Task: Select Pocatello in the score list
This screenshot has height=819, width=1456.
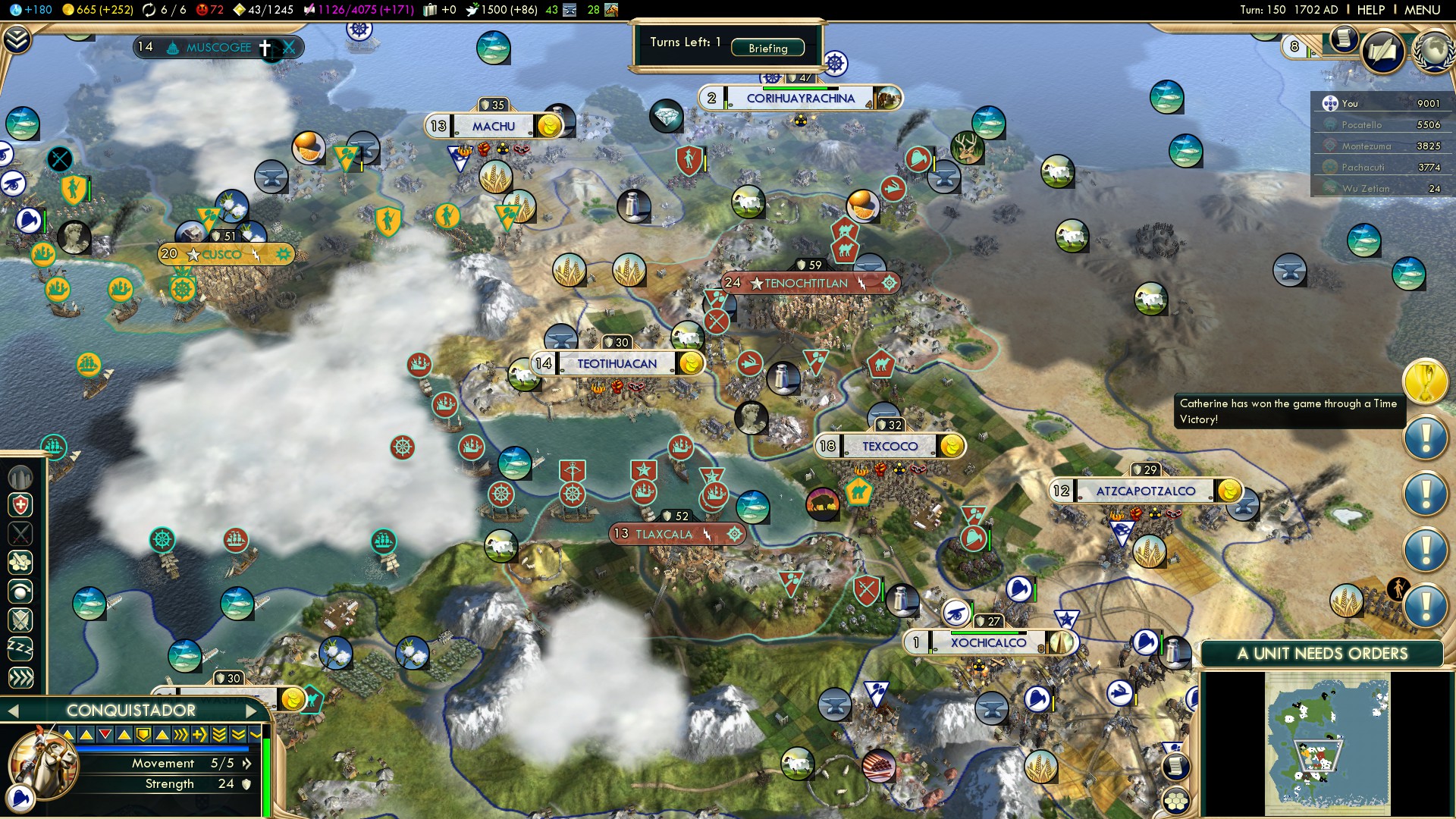Action: 1361,125
